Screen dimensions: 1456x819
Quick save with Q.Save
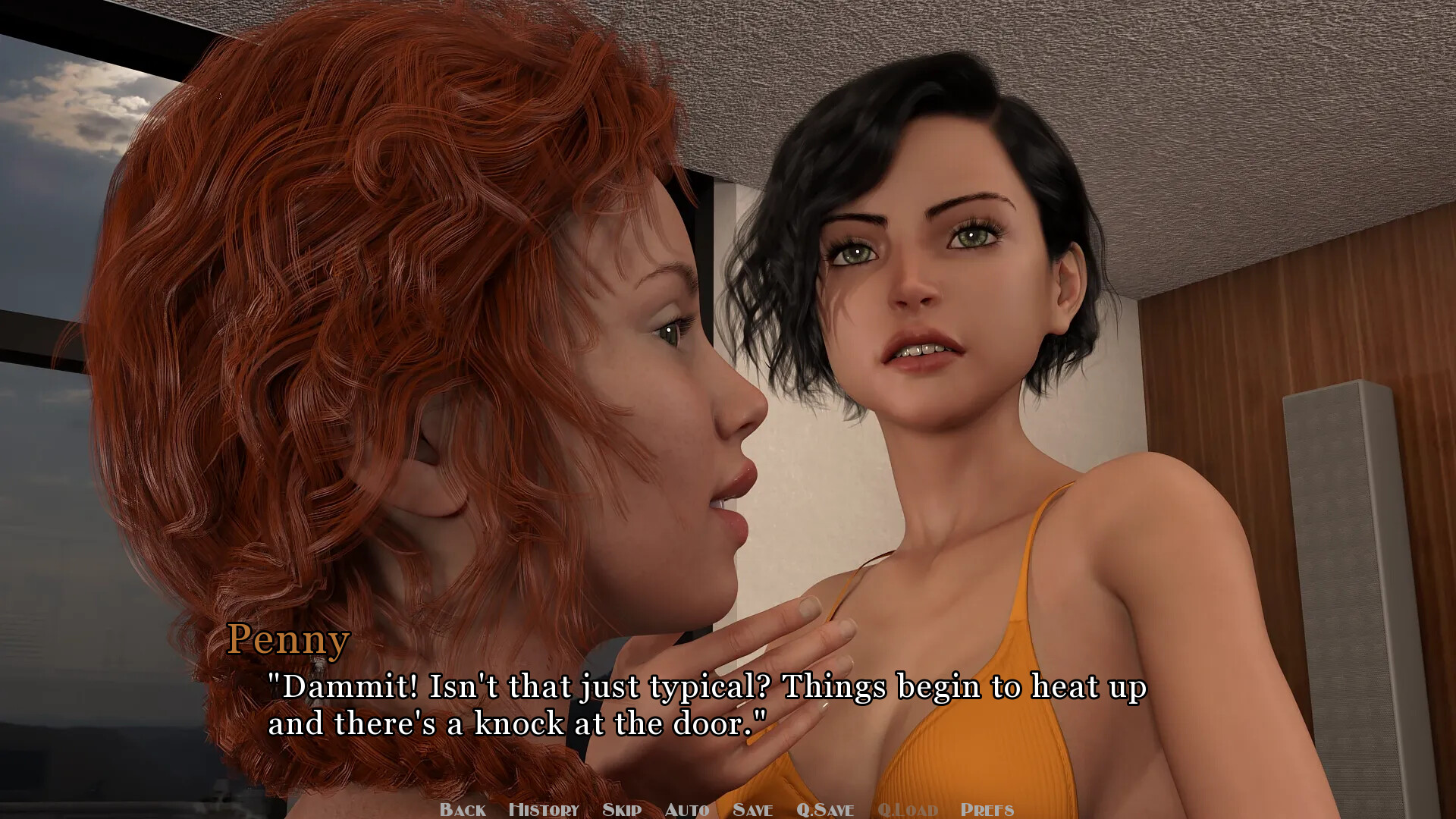pyautogui.click(x=825, y=809)
